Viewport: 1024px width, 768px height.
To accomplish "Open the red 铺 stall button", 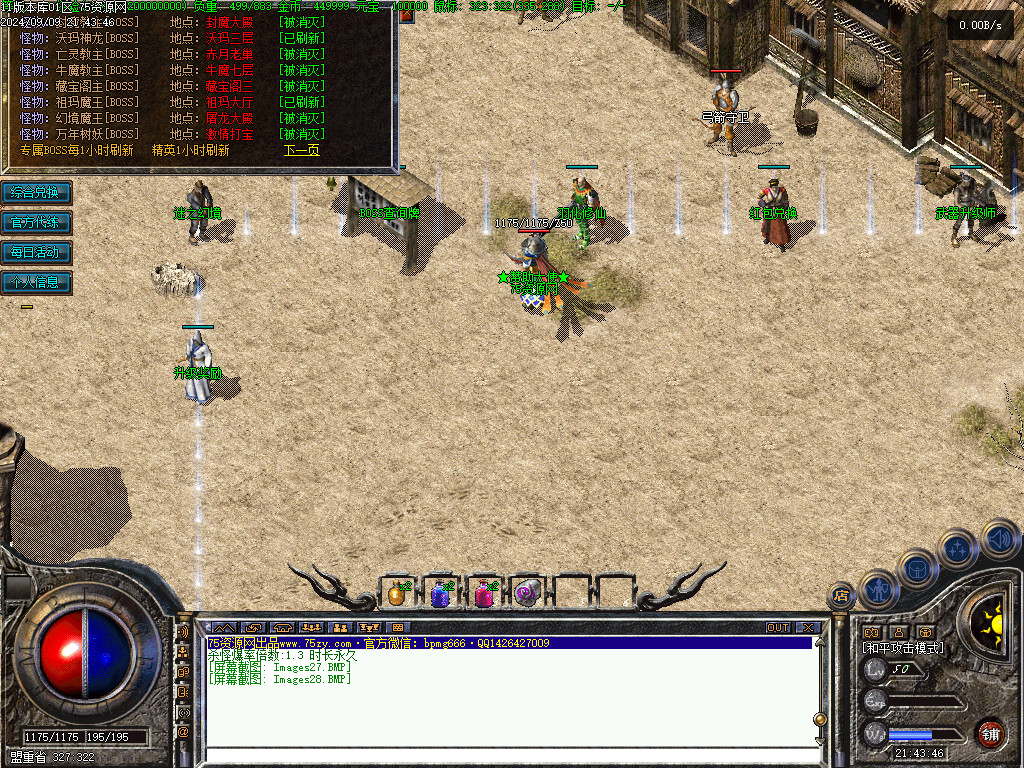I will coord(990,734).
